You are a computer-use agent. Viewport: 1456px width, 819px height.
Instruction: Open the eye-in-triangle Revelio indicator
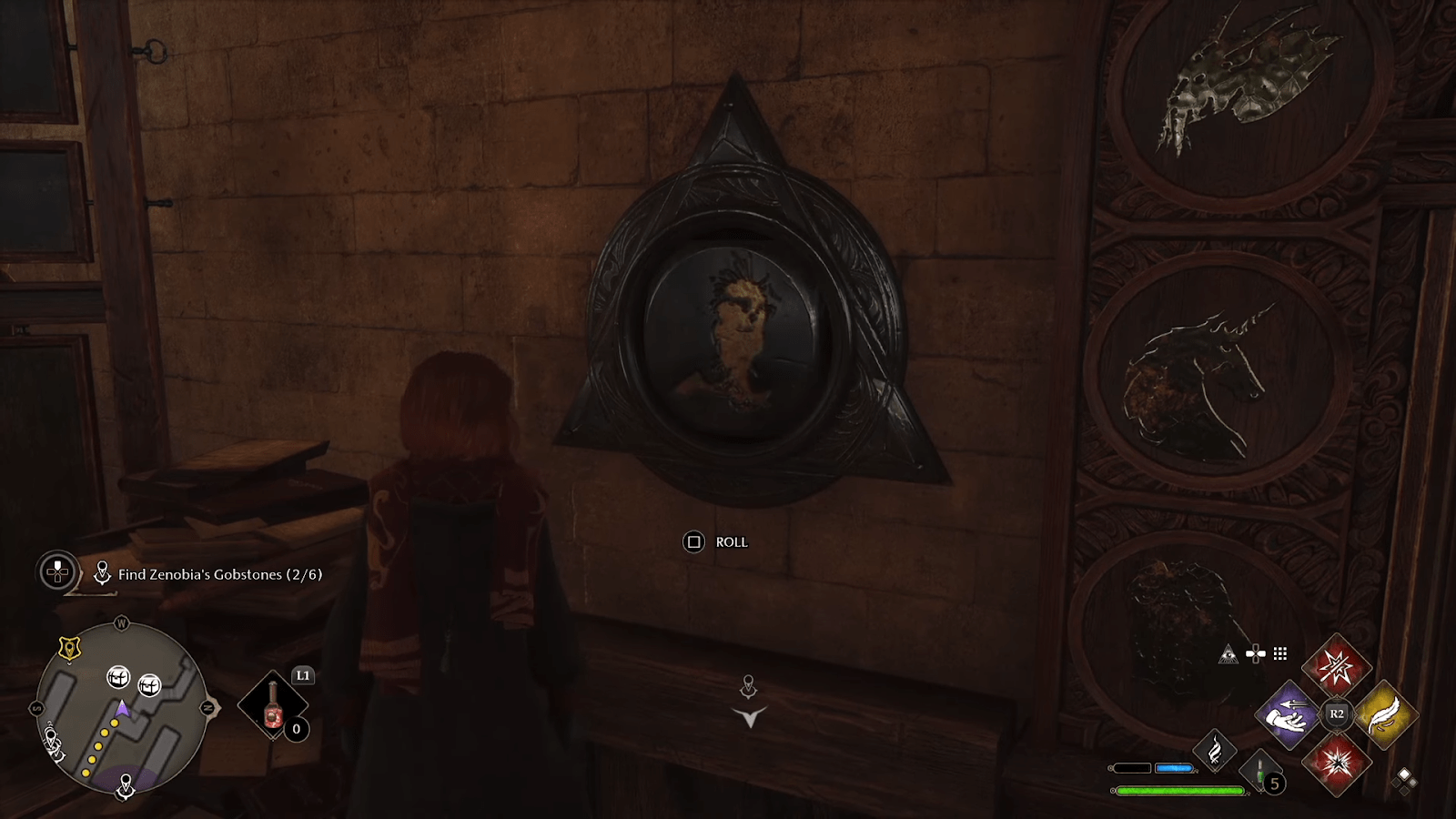coord(1229,654)
